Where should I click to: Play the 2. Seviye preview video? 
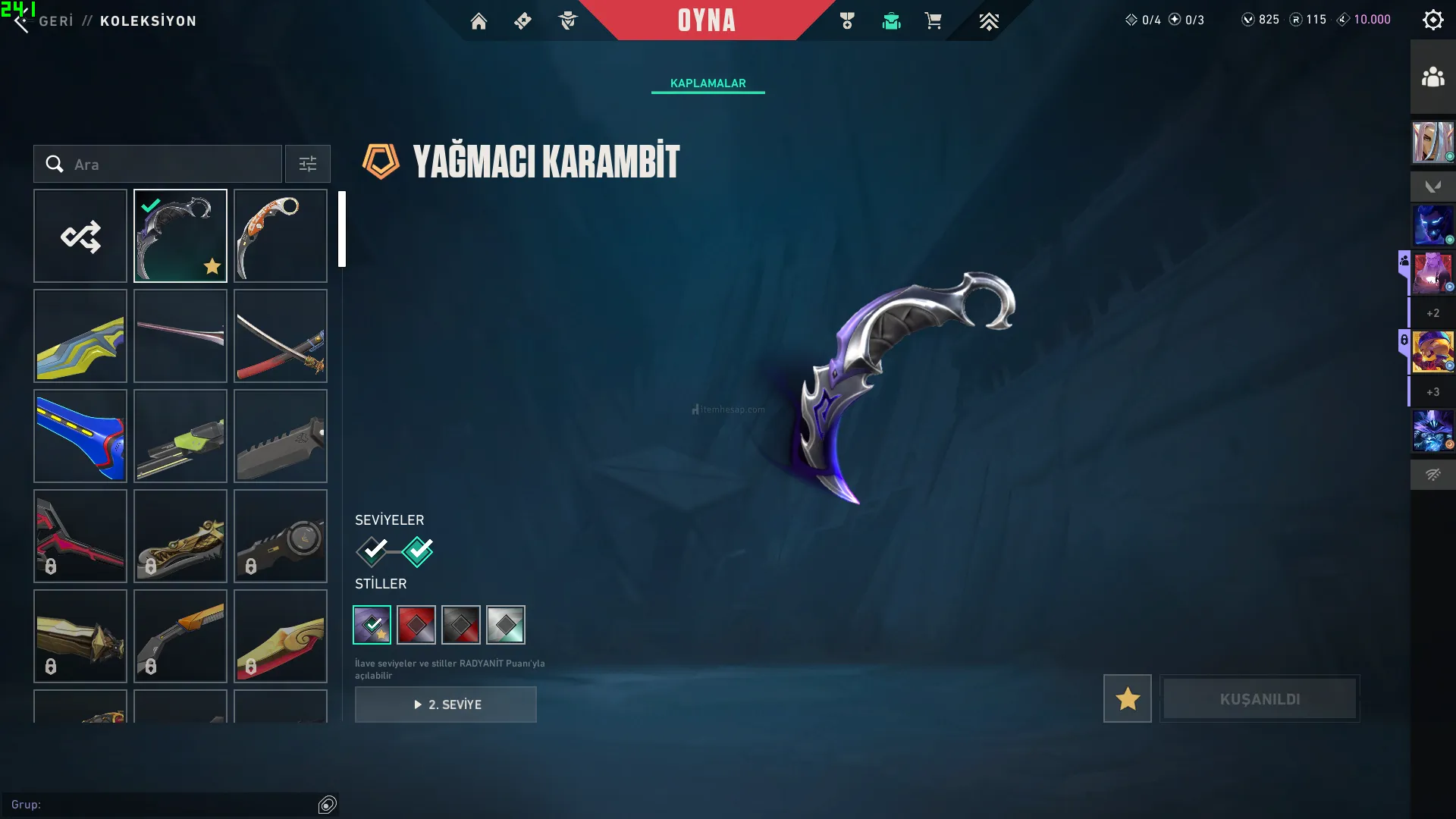446,704
